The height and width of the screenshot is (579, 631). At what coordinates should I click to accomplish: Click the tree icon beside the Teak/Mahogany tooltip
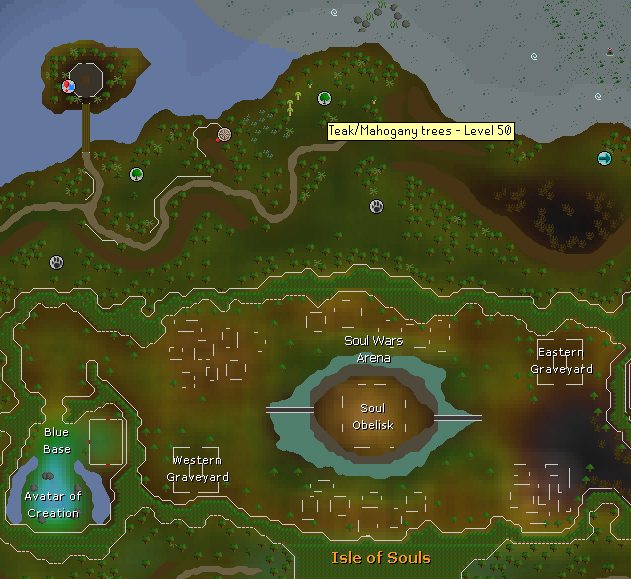click(325, 99)
